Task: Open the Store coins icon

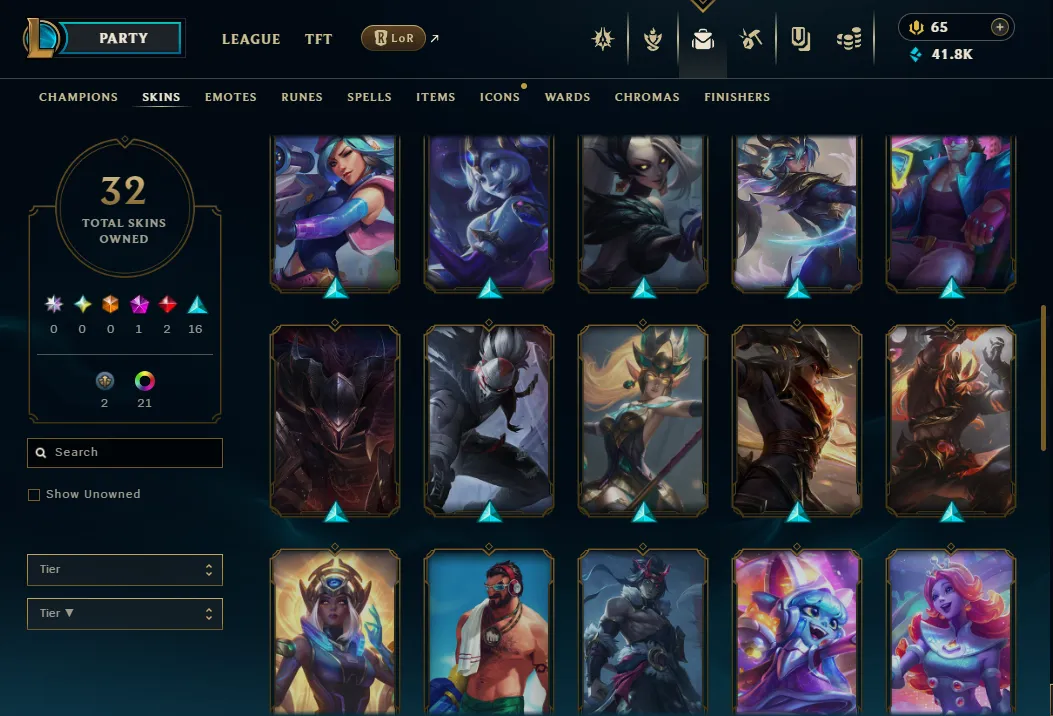Action: (849, 39)
